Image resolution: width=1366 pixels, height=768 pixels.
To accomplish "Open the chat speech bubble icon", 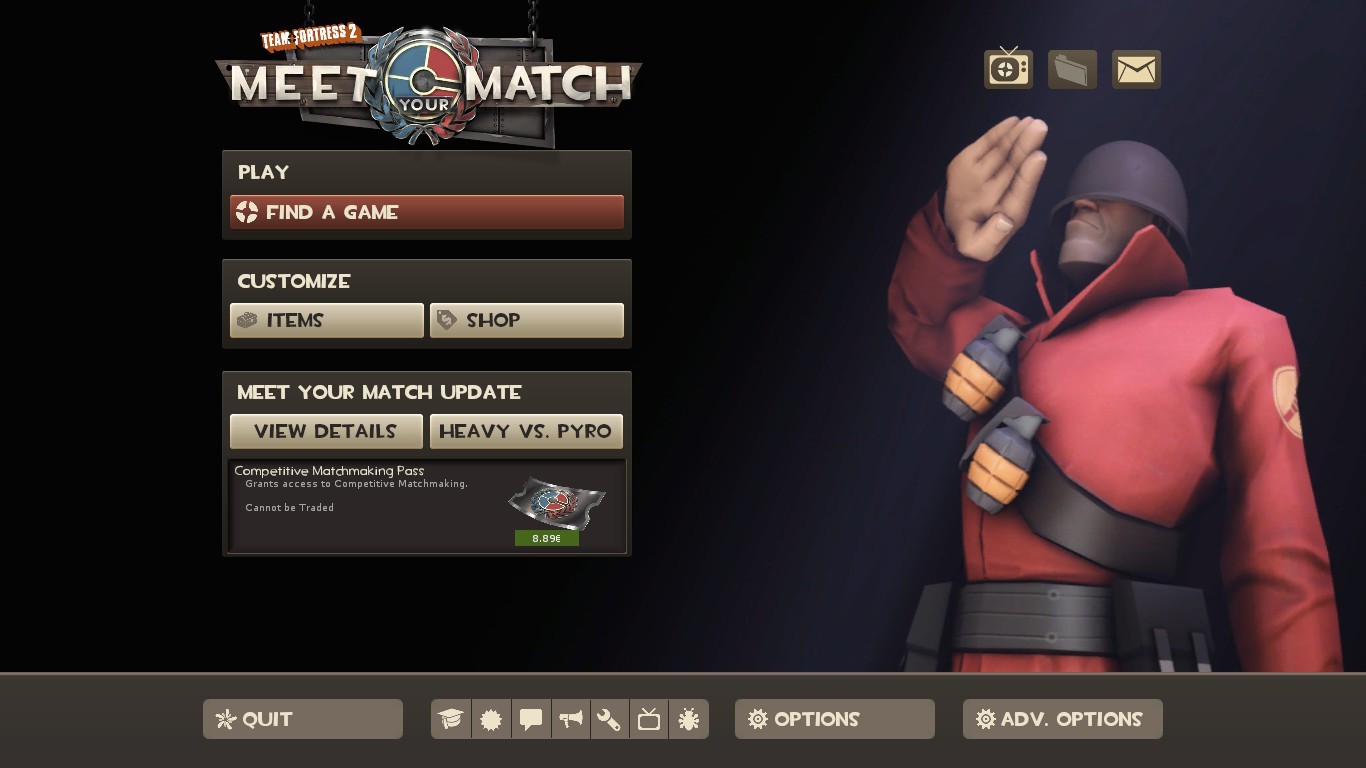I will coord(531,719).
